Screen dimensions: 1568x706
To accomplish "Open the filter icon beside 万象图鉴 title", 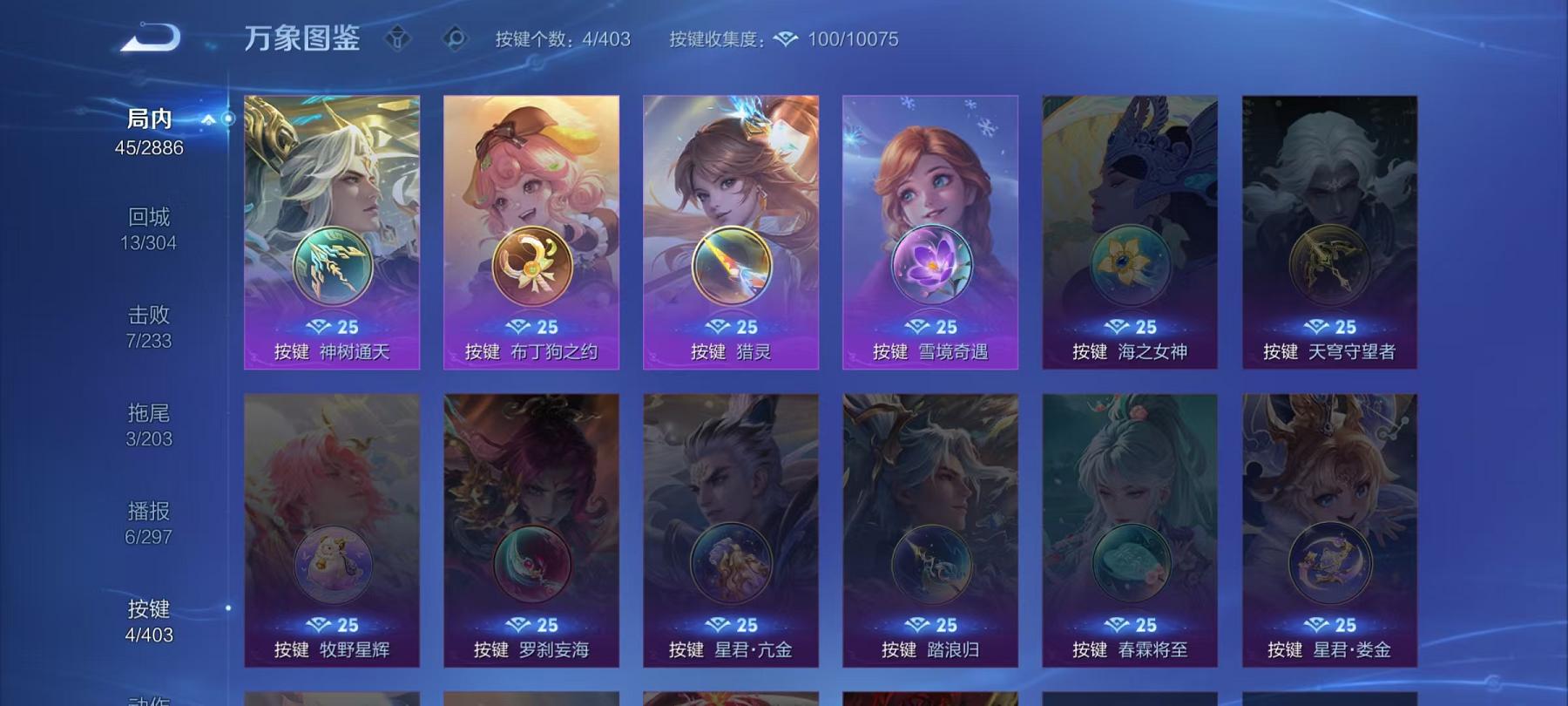I will click(x=398, y=38).
